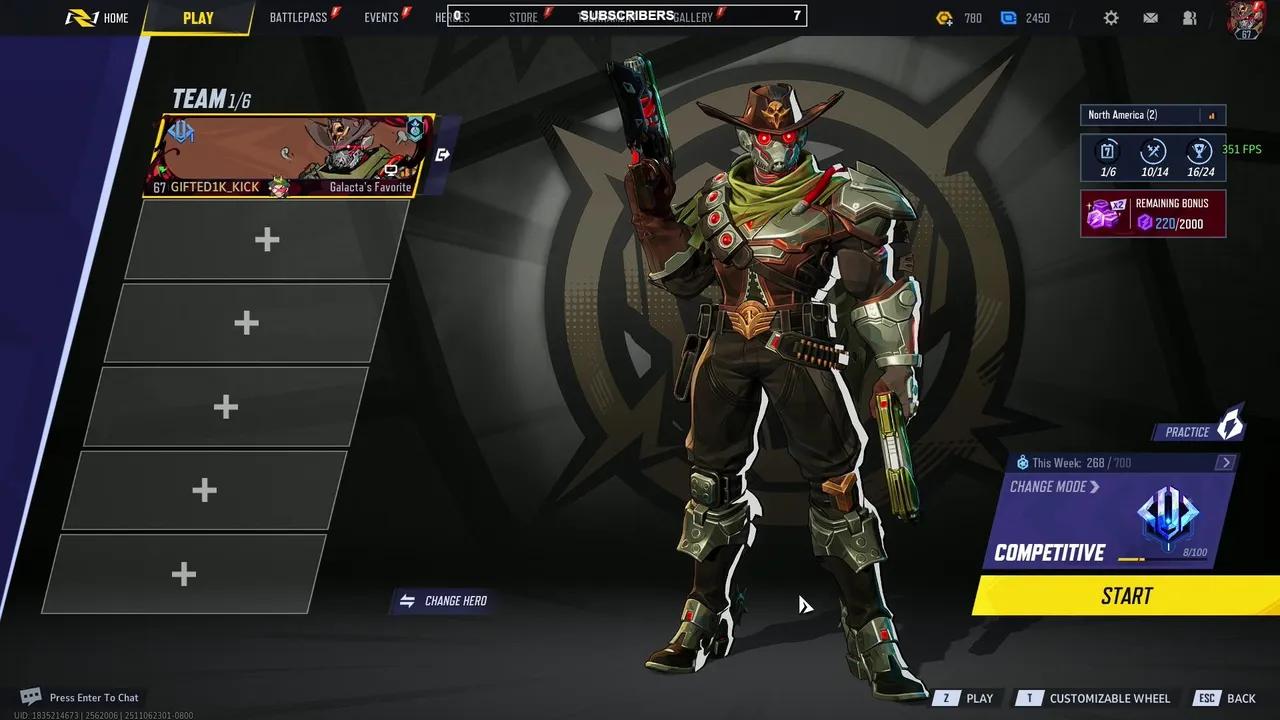Expand the North America server selector
This screenshot has width=1280, height=720.
[1150, 114]
